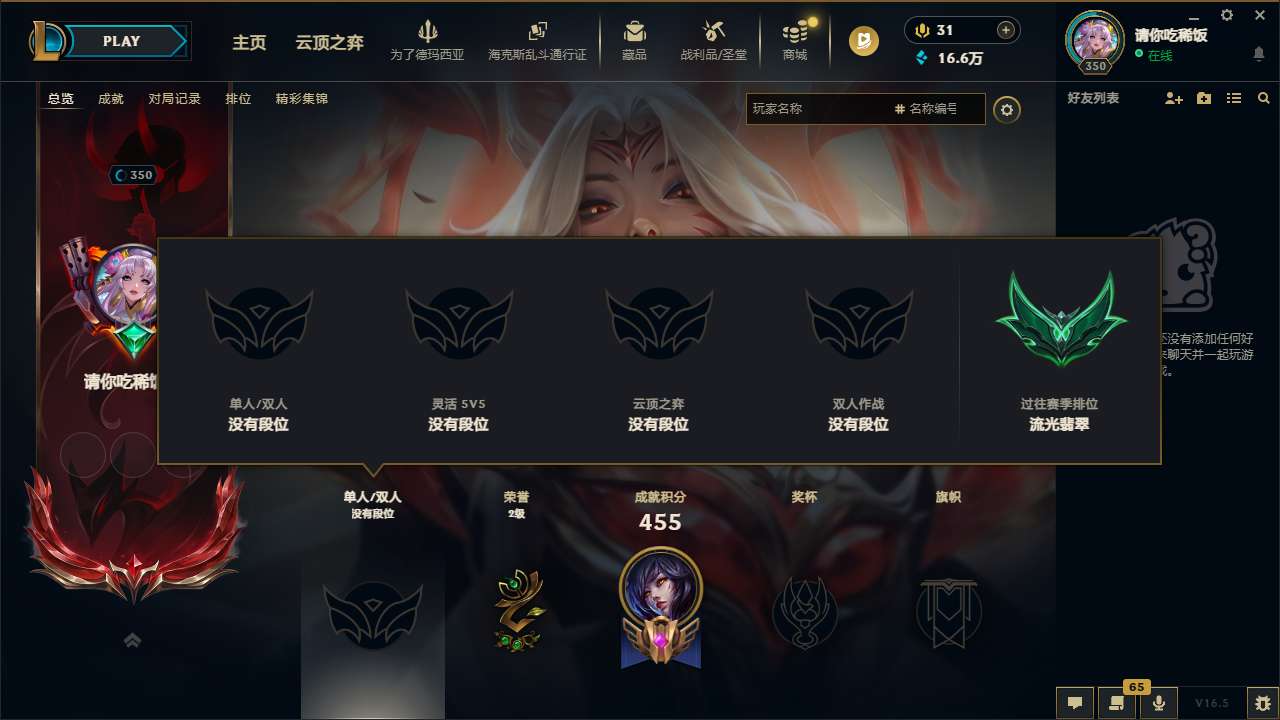Viewport: 1280px width, 720px height.
Task: Open the 藏品 (Collection) icon
Action: point(634,30)
